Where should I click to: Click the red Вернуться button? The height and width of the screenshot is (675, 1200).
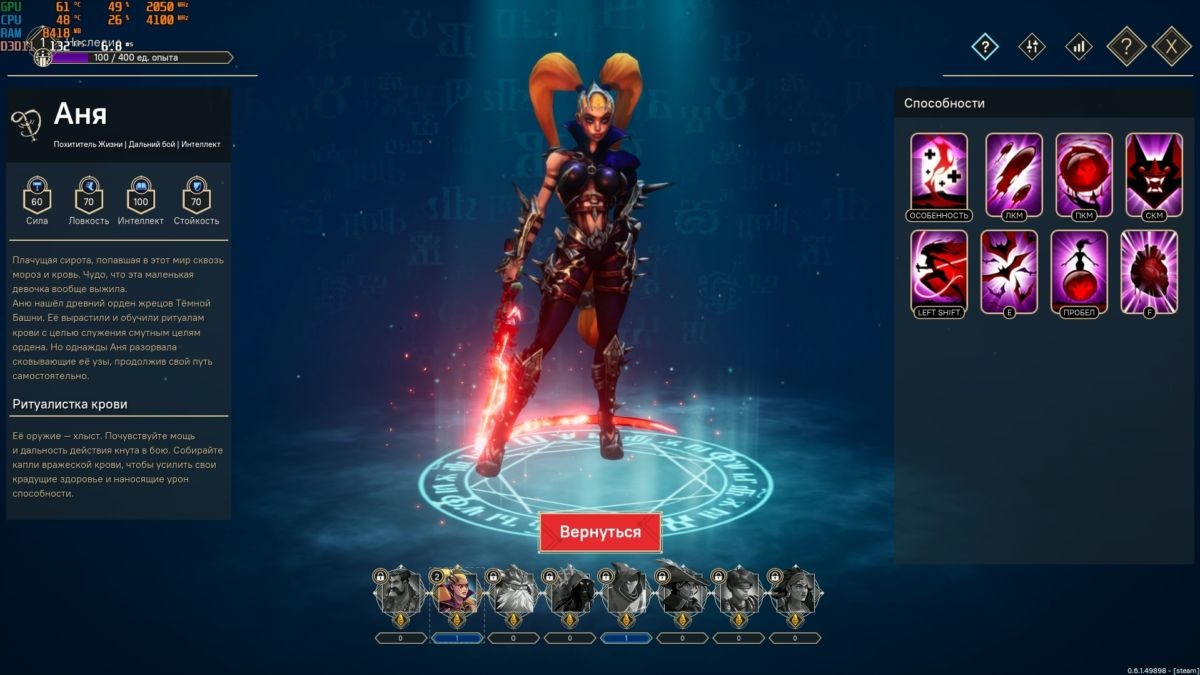(600, 532)
